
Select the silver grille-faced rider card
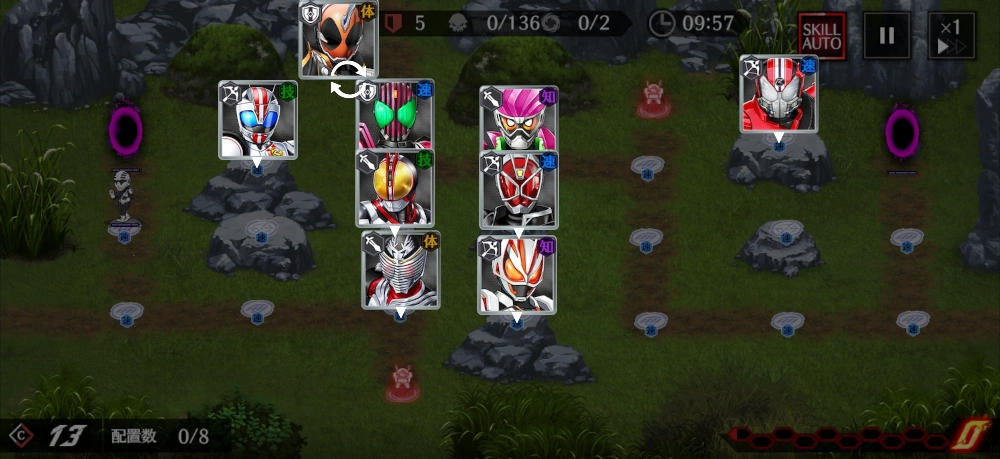[400, 268]
